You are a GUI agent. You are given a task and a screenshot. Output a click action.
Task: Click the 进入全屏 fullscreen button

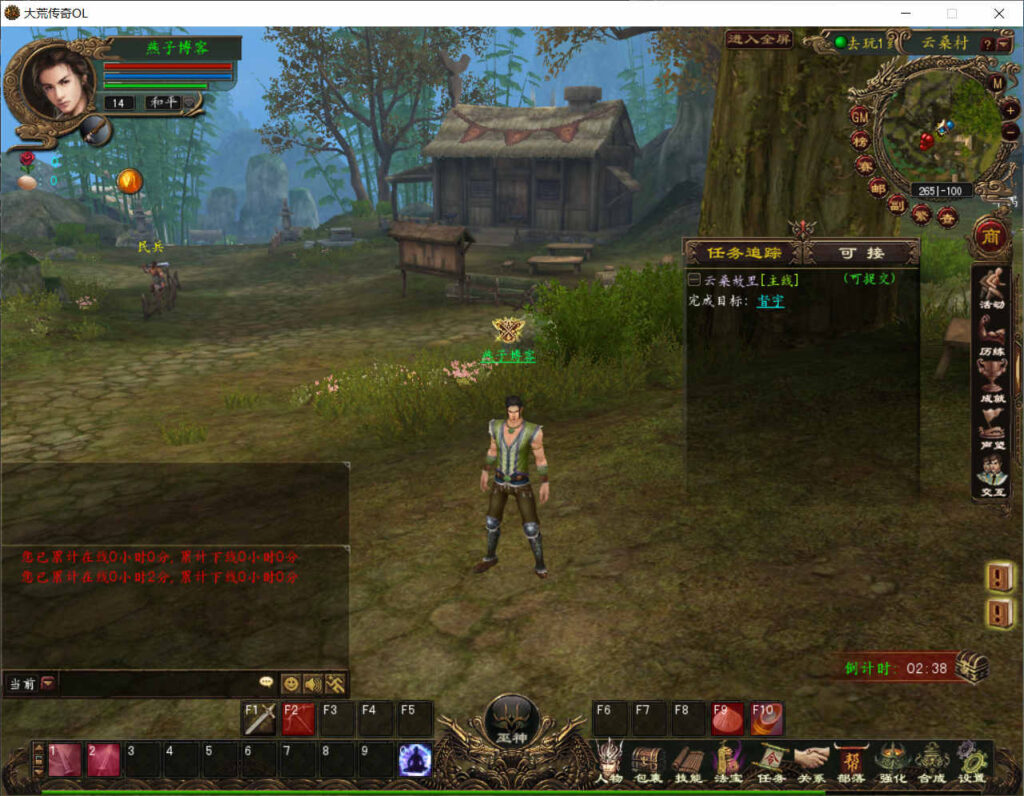coord(759,40)
